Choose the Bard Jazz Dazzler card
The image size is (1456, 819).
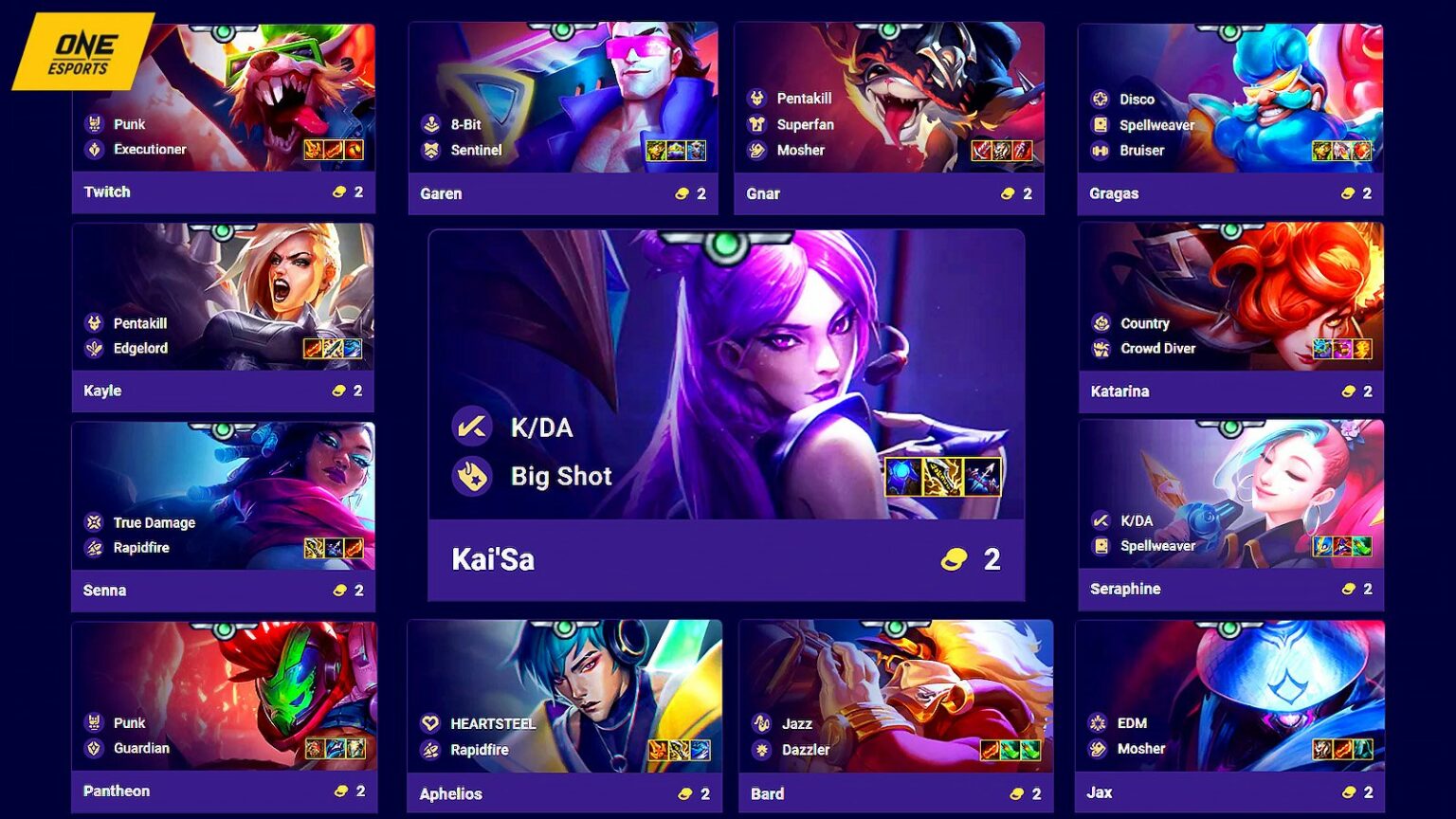coord(896,716)
